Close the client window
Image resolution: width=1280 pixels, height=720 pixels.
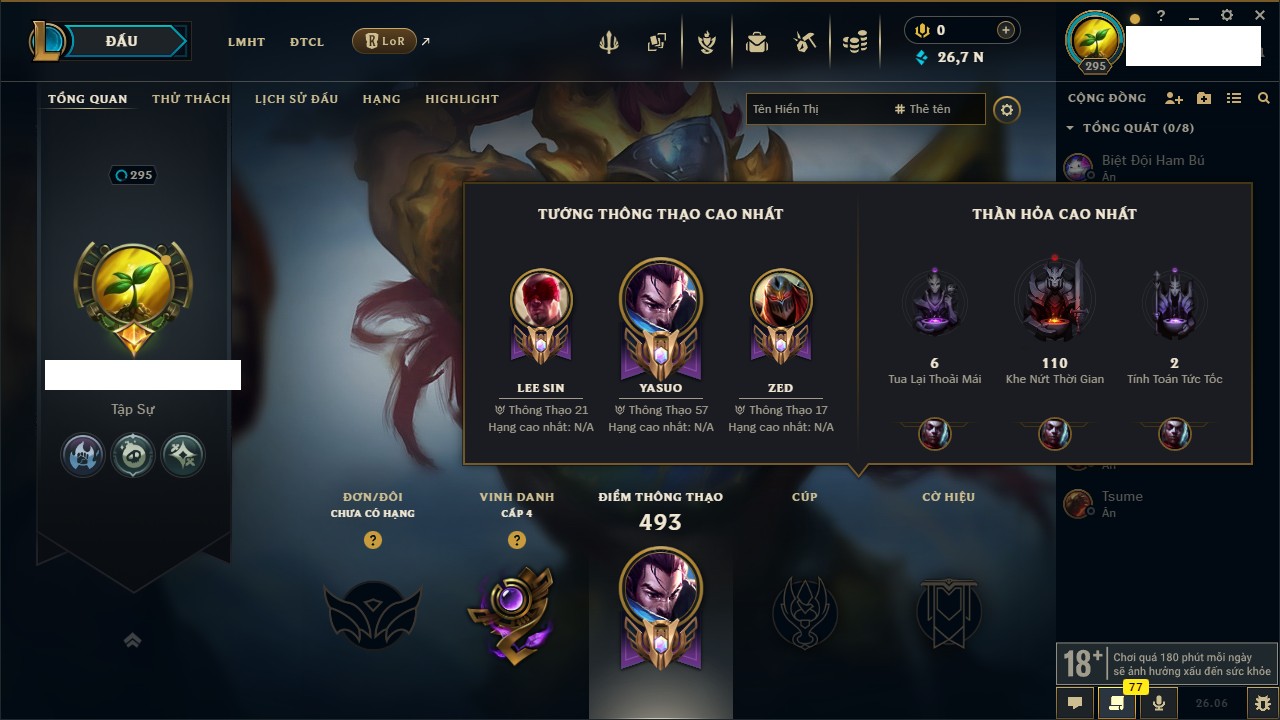1257,16
